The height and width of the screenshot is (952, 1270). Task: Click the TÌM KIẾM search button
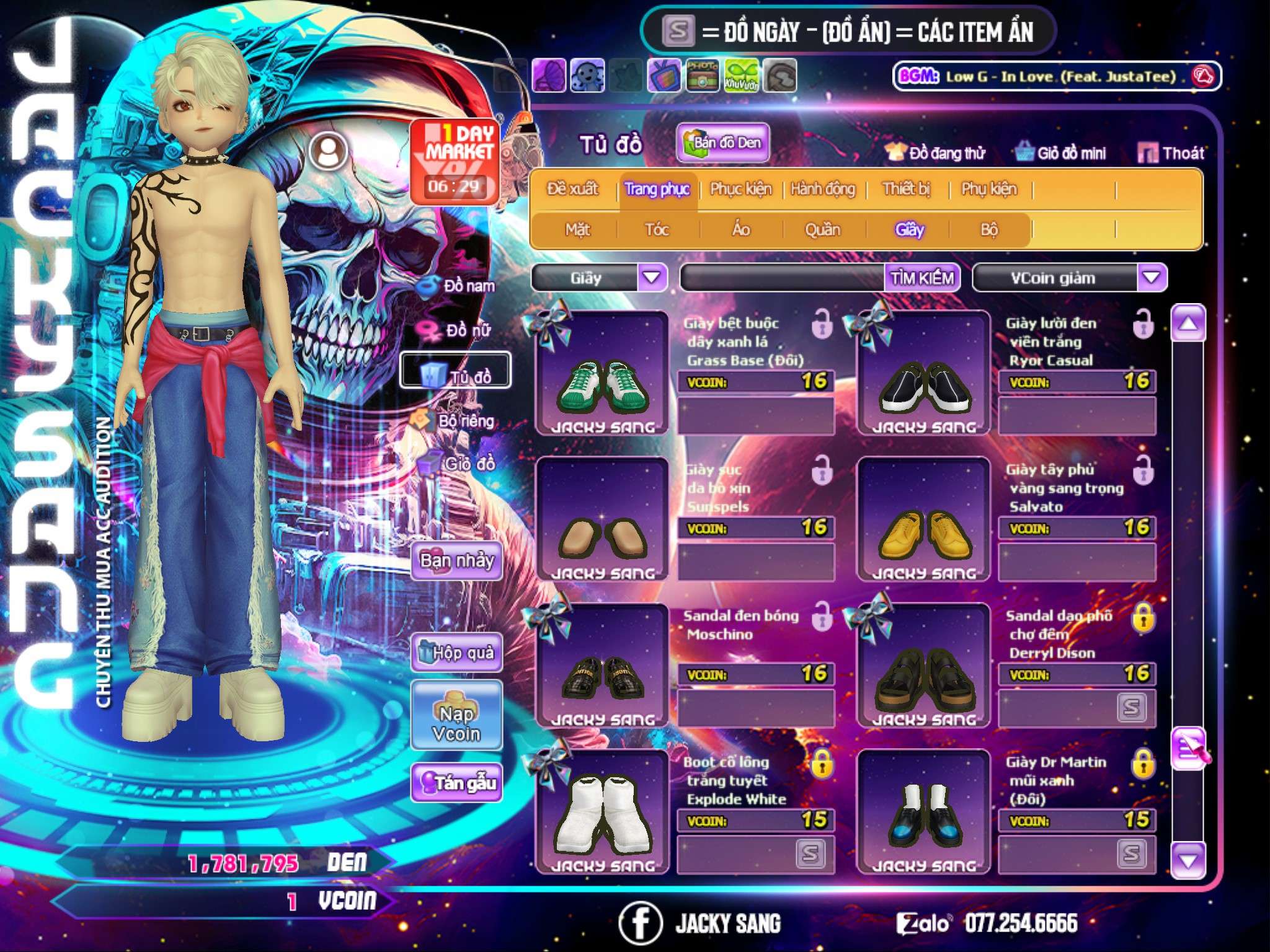coord(922,278)
